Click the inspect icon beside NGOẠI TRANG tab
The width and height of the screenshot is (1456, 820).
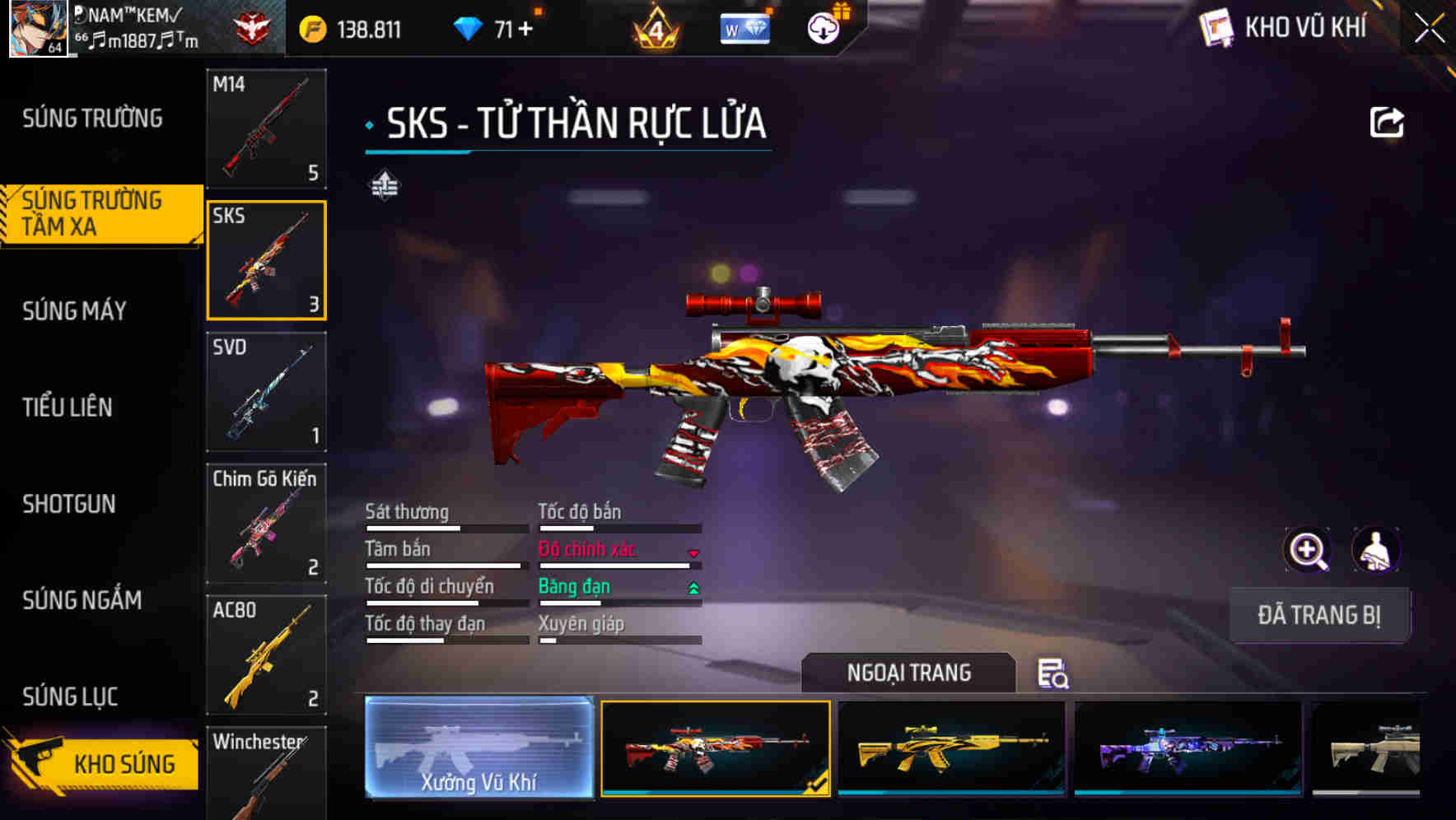[x=1054, y=675]
